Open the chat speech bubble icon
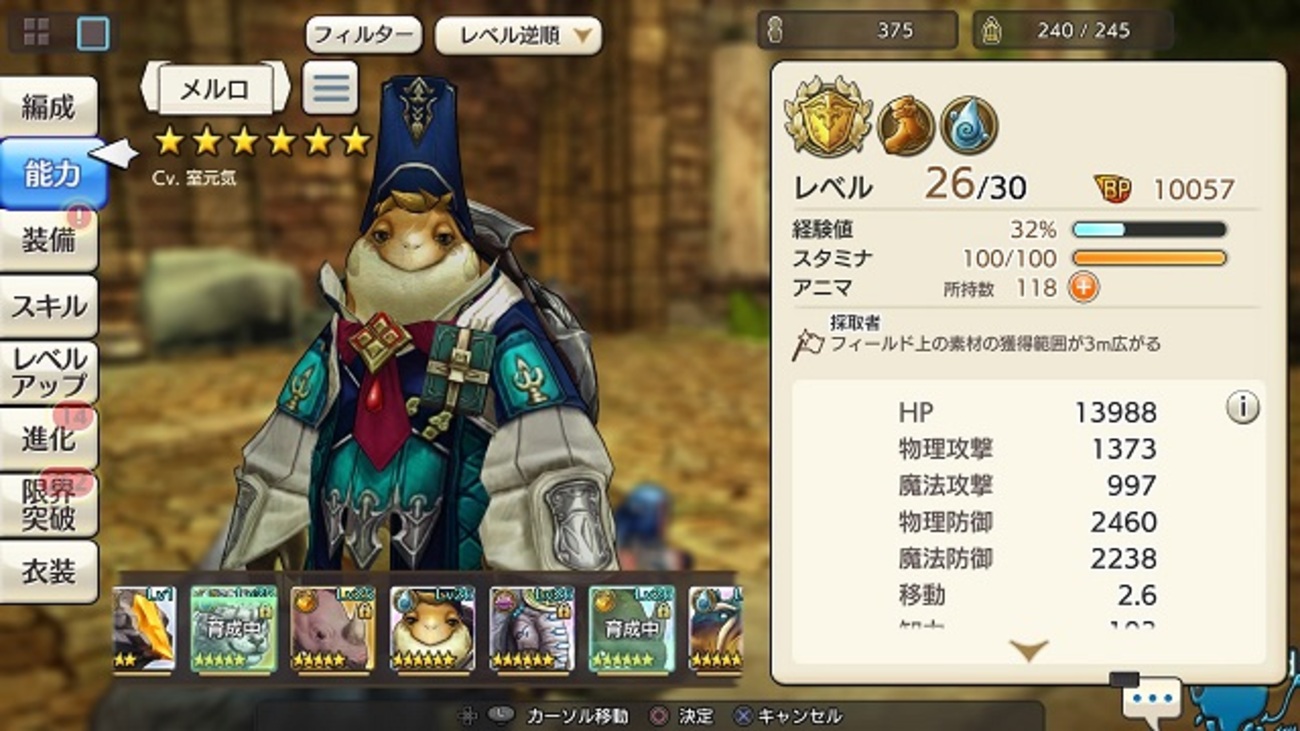1300x731 pixels. (x=1152, y=697)
